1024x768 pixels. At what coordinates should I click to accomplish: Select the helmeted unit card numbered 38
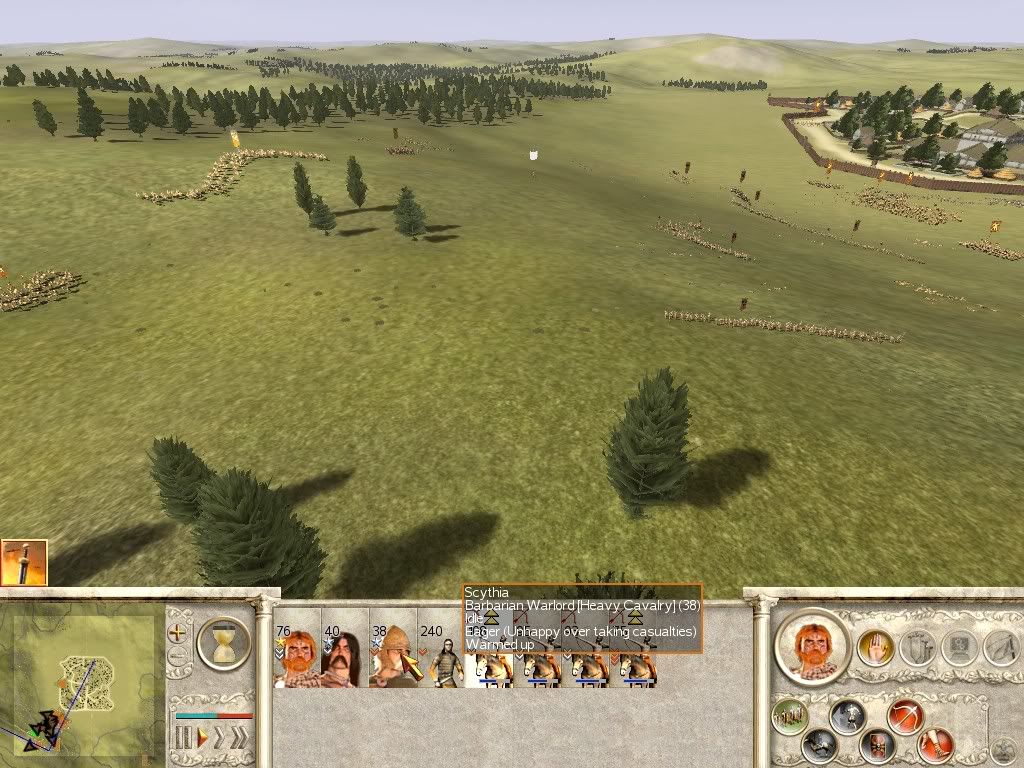click(x=393, y=654)
